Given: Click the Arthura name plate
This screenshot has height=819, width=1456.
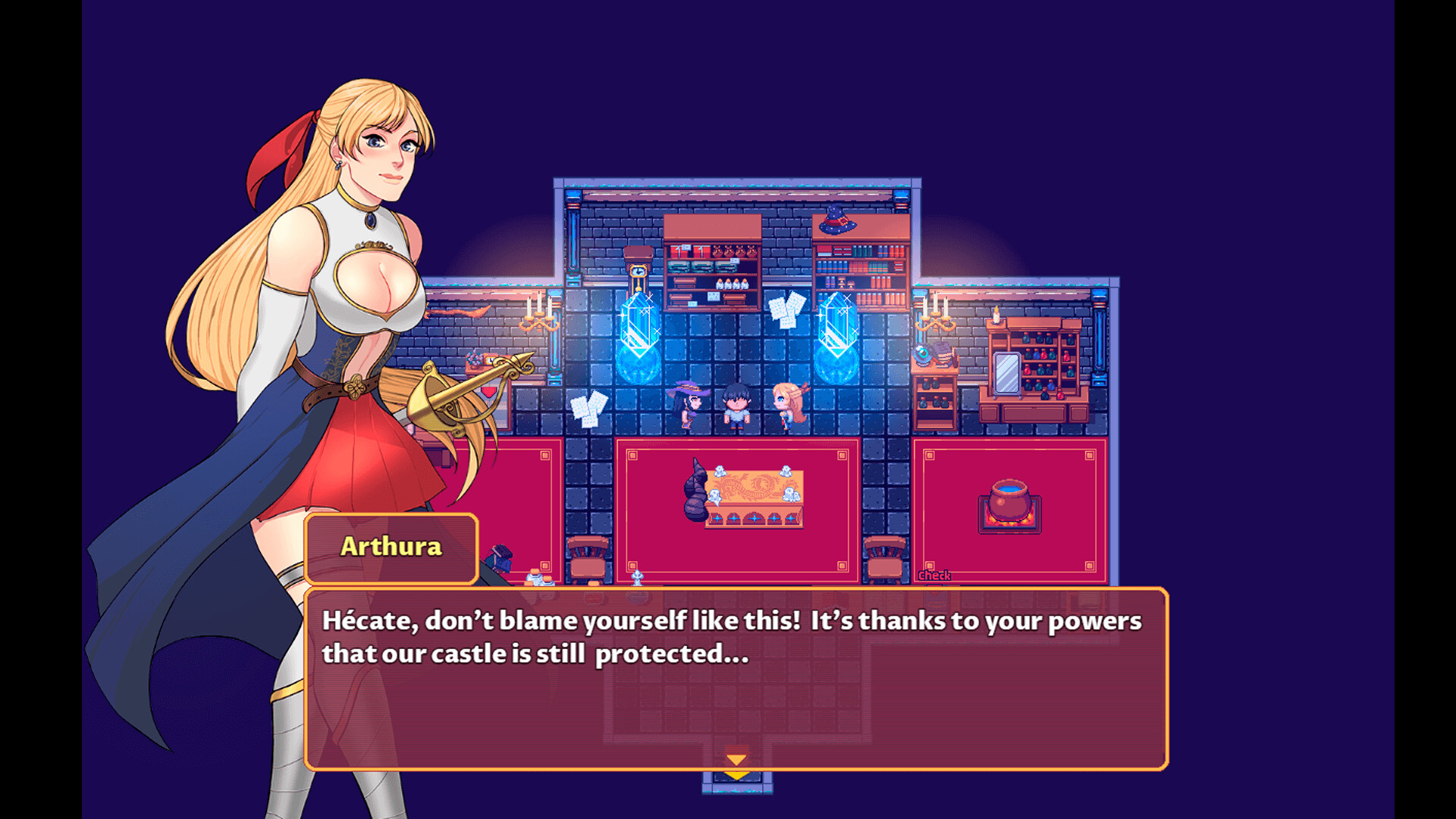Looking at the screenshot, I should click(x=391, y=548).
